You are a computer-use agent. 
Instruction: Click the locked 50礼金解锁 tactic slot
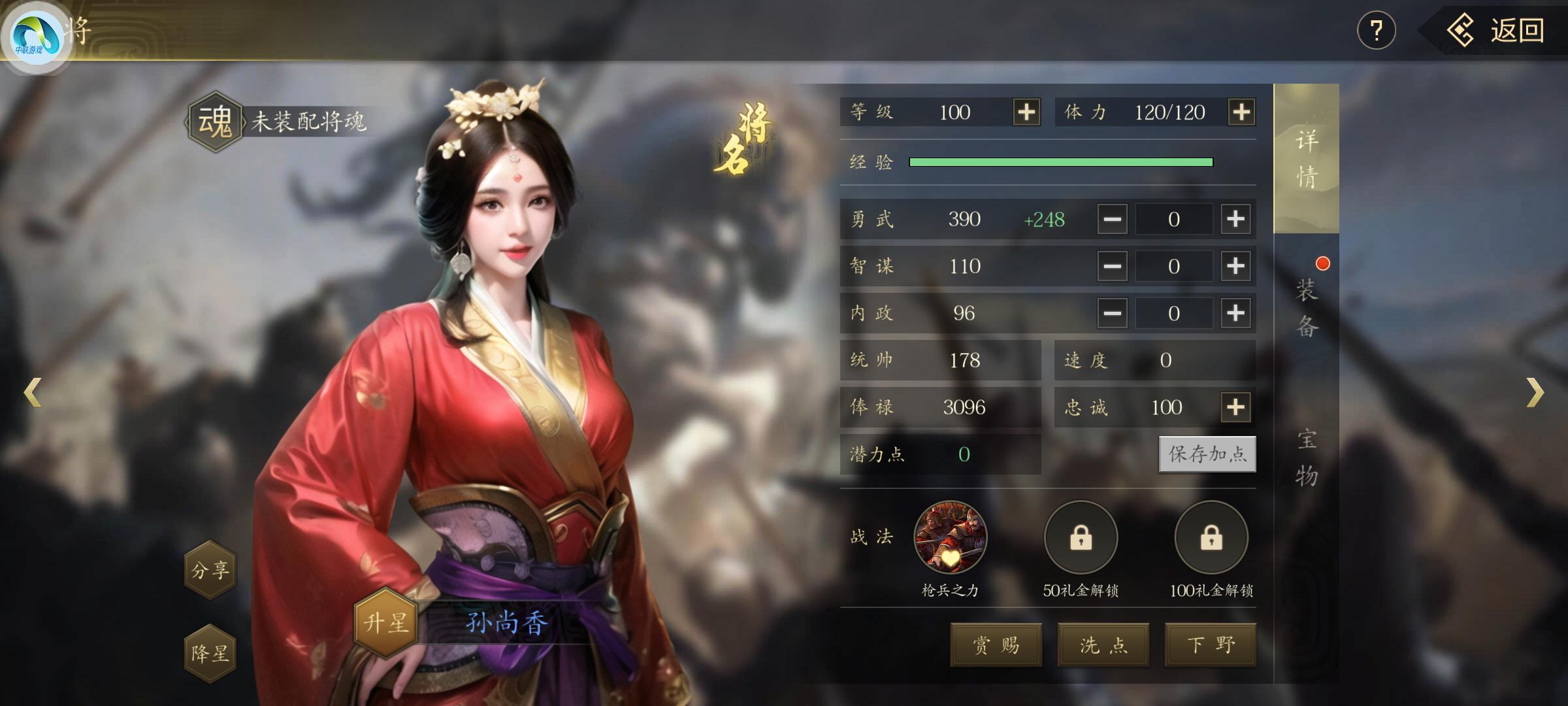[1081, 537]
